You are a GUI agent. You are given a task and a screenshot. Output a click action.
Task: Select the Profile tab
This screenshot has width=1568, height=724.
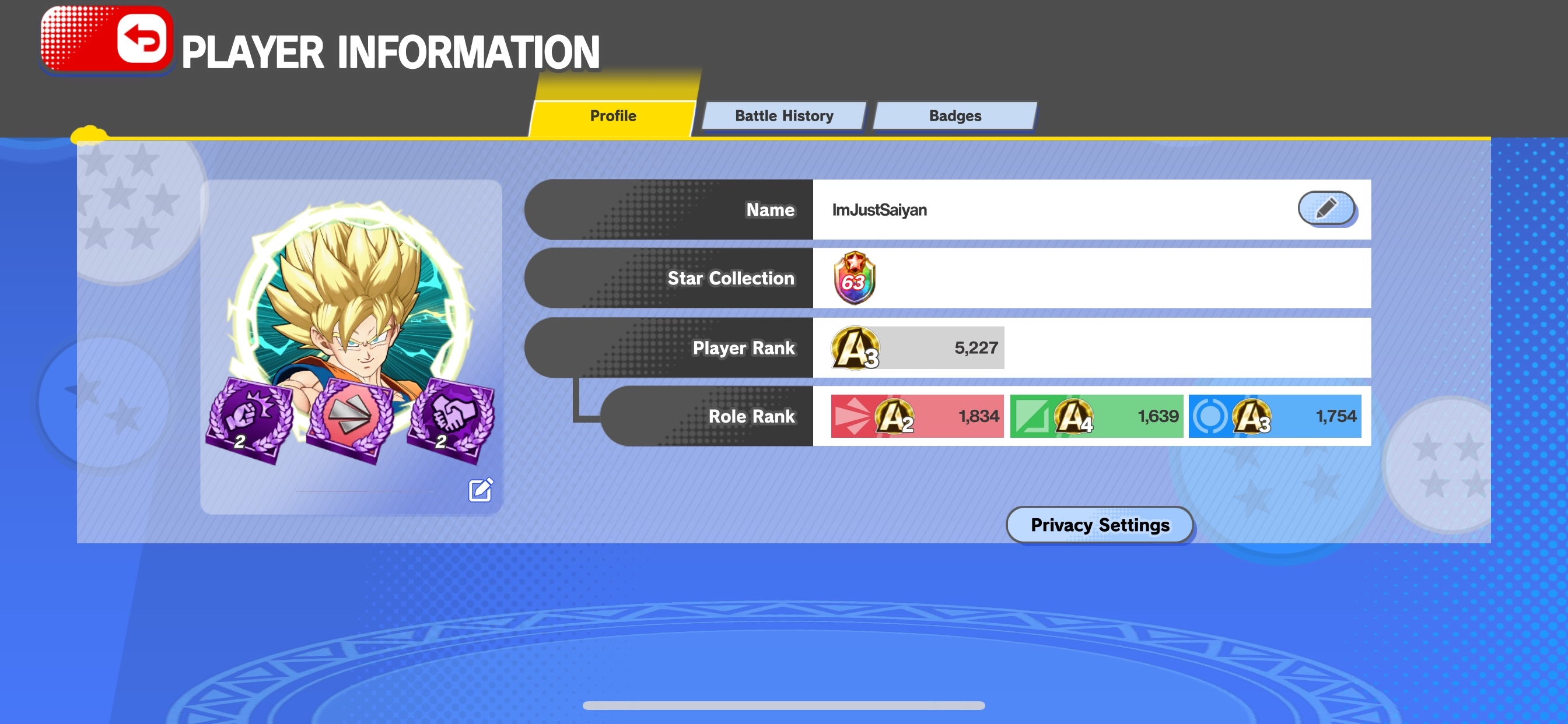[612, 115]
